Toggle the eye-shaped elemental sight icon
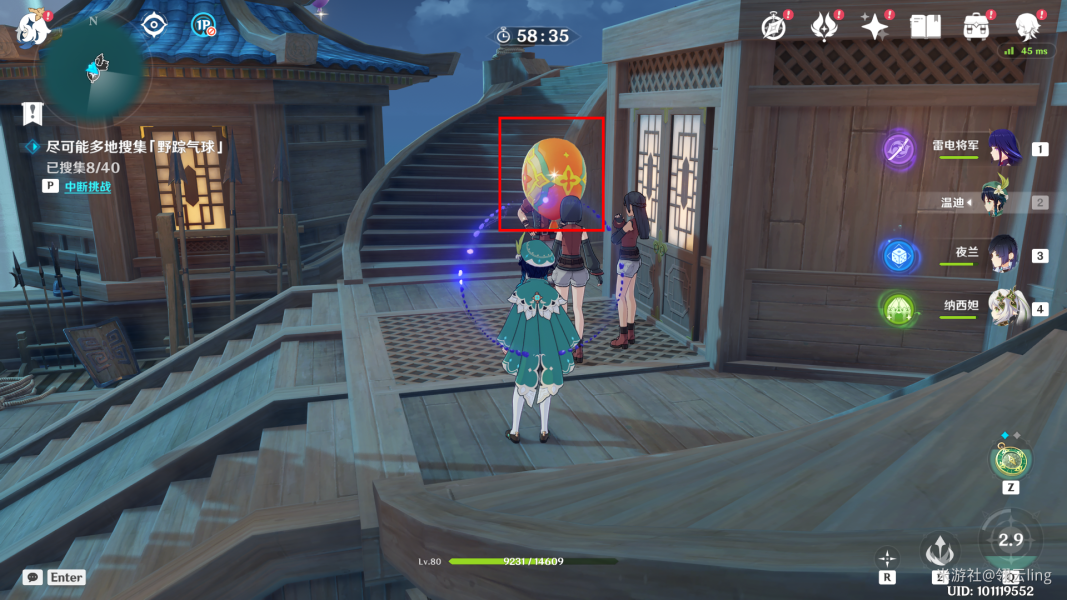The width and height of the screenshot is (1067, 600). [152, 25]
